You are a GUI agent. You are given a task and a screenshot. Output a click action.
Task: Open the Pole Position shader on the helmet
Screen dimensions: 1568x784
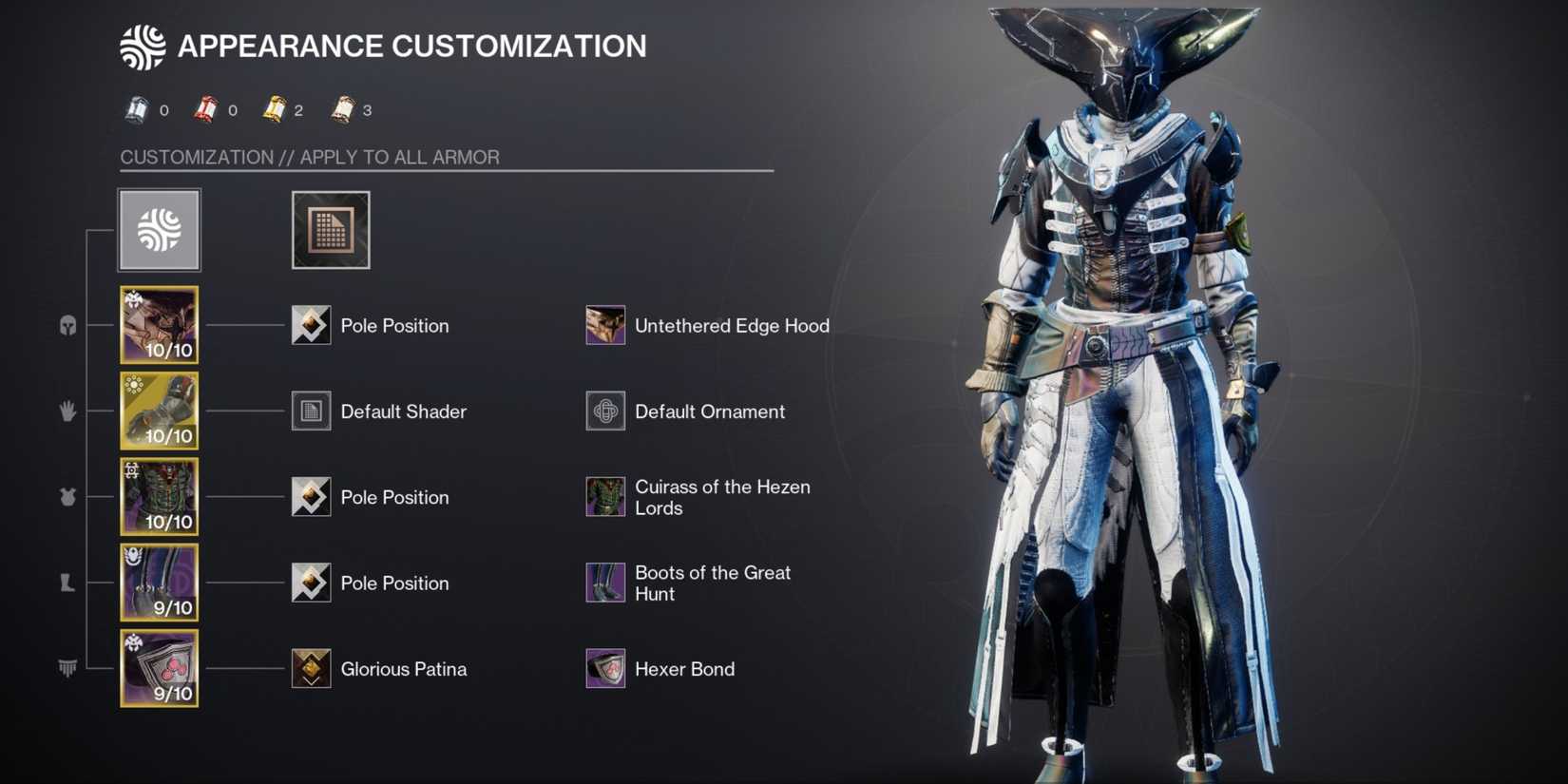(x=310, y=325)
